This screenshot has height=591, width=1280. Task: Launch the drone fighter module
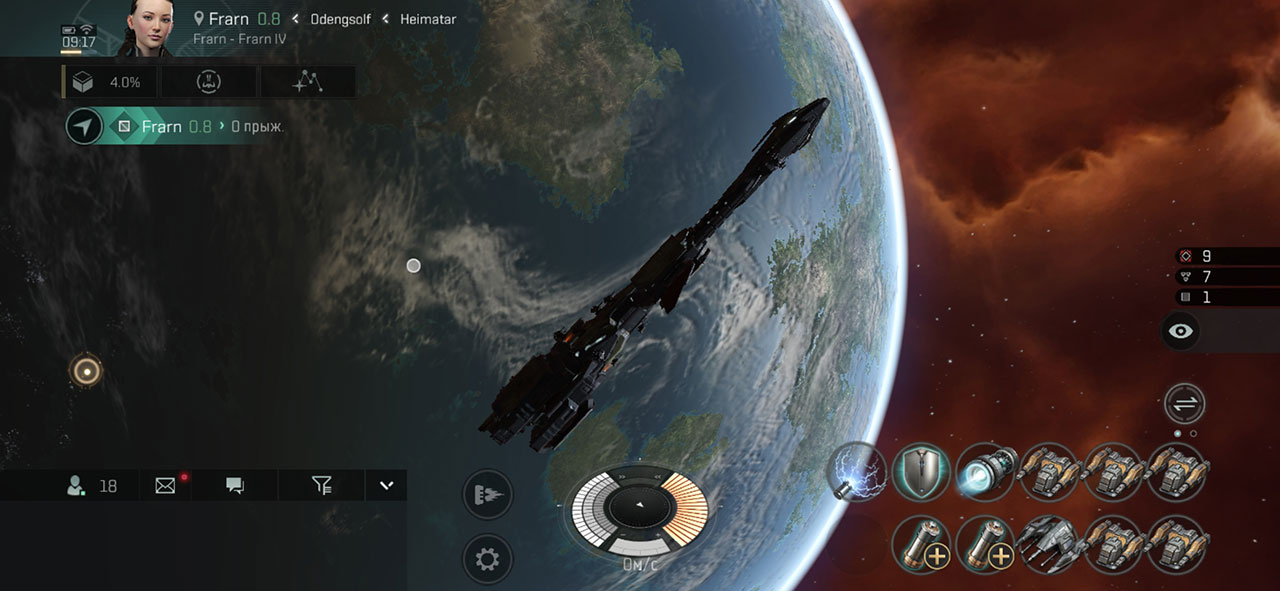[x=1049, y=545]
